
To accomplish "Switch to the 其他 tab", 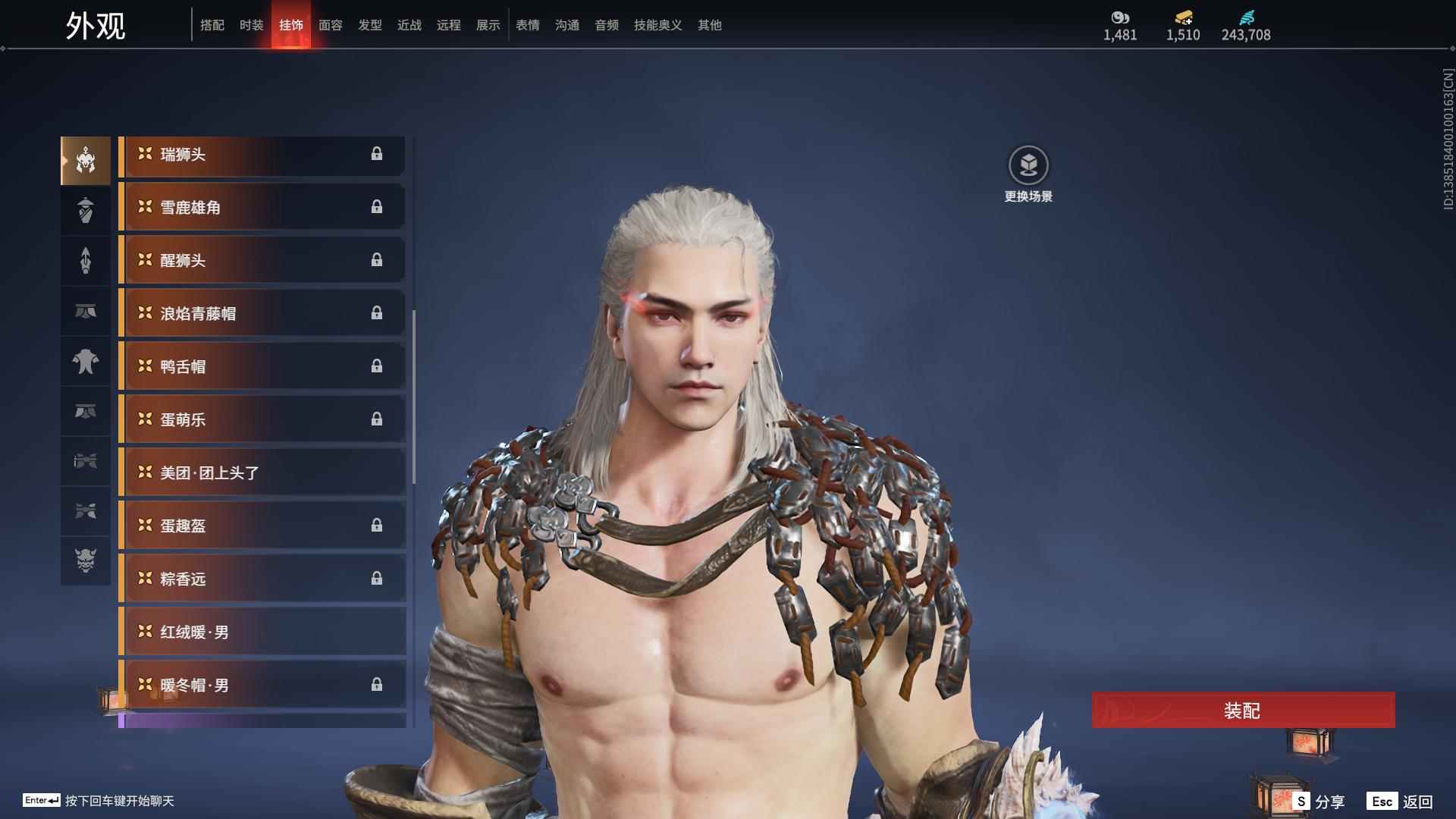I will (x=709, y=25).
